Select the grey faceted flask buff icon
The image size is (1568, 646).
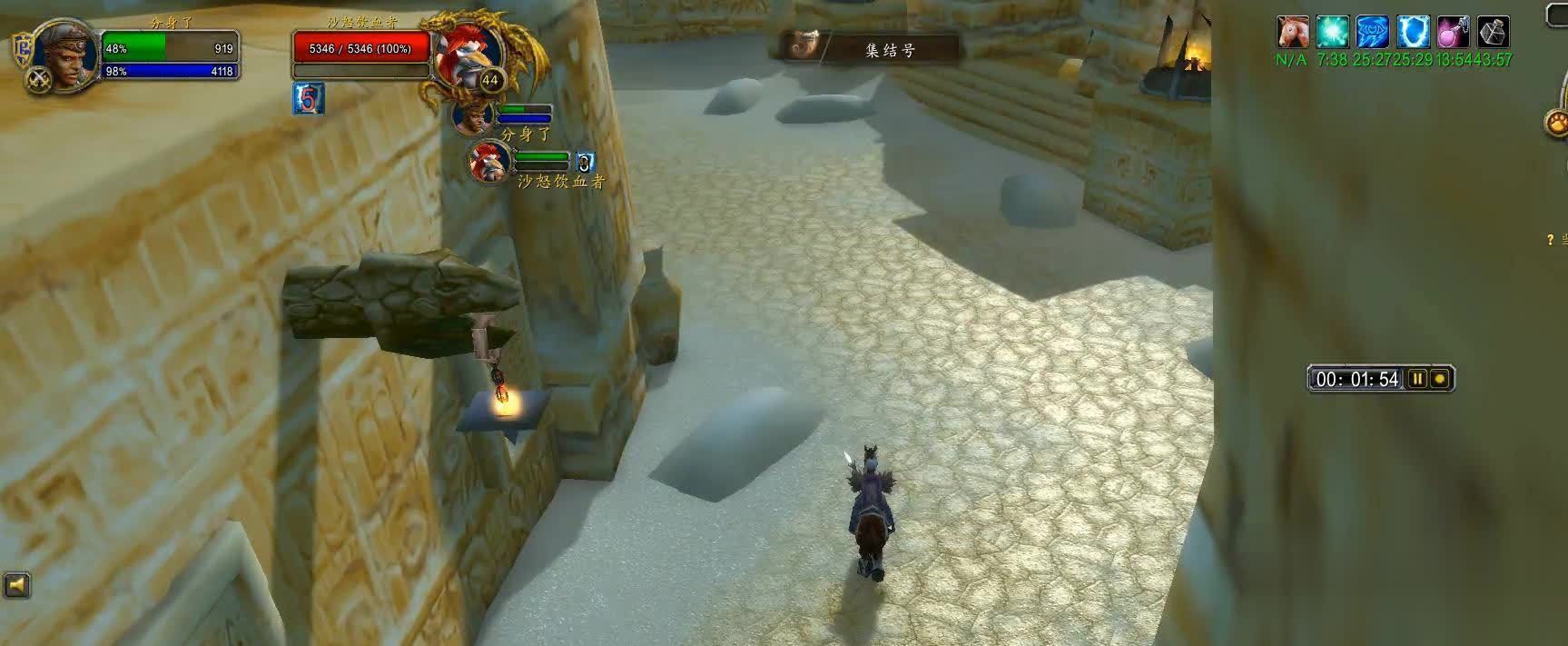tap(1493, 32)
